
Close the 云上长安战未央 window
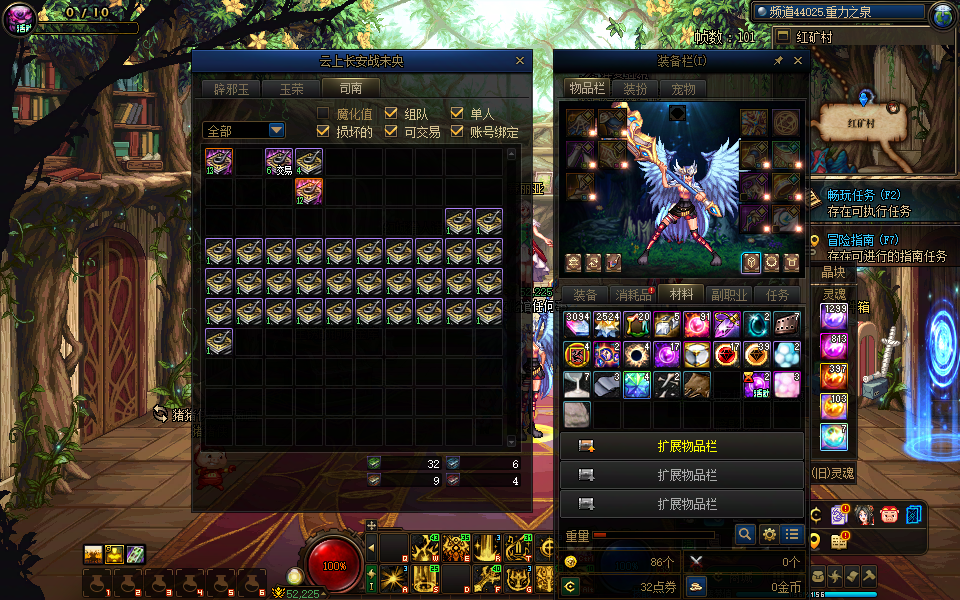pyautogui.click(x=520, y=61)
